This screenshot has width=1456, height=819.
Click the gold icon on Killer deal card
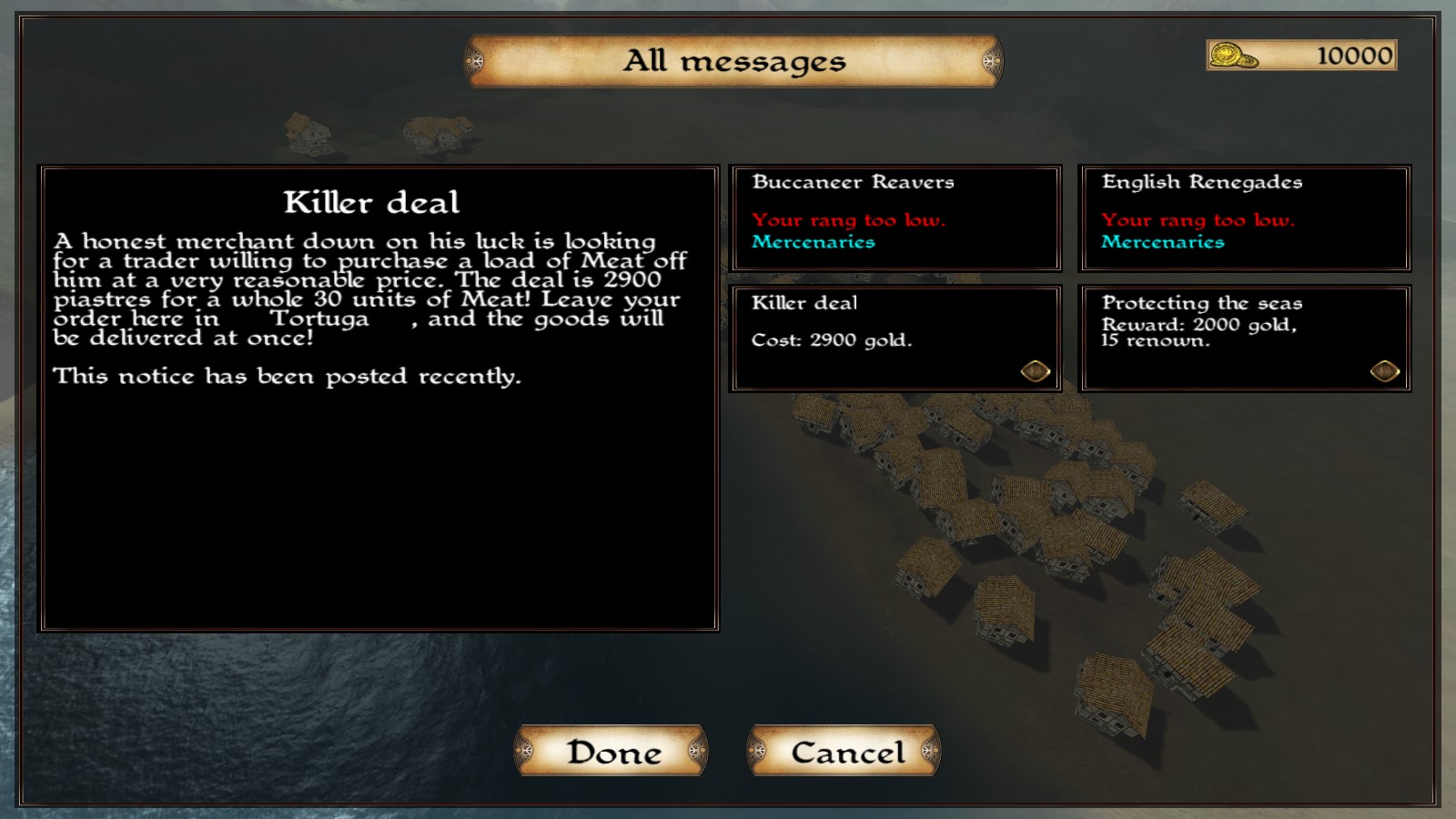click(x=1036, y=371)
